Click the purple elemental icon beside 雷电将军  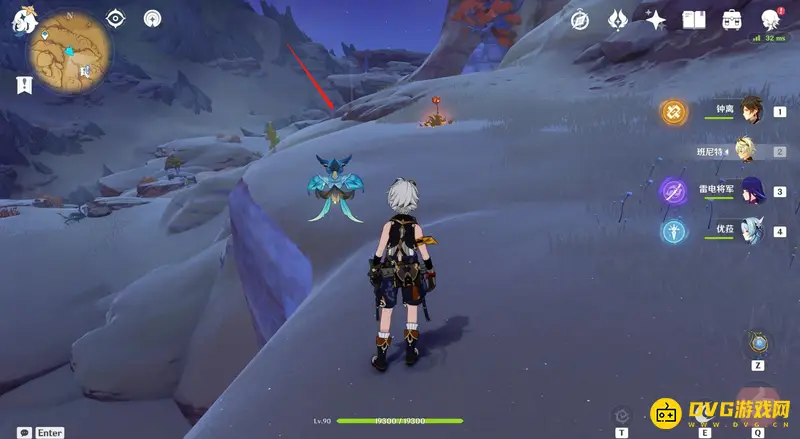point(674,190)
